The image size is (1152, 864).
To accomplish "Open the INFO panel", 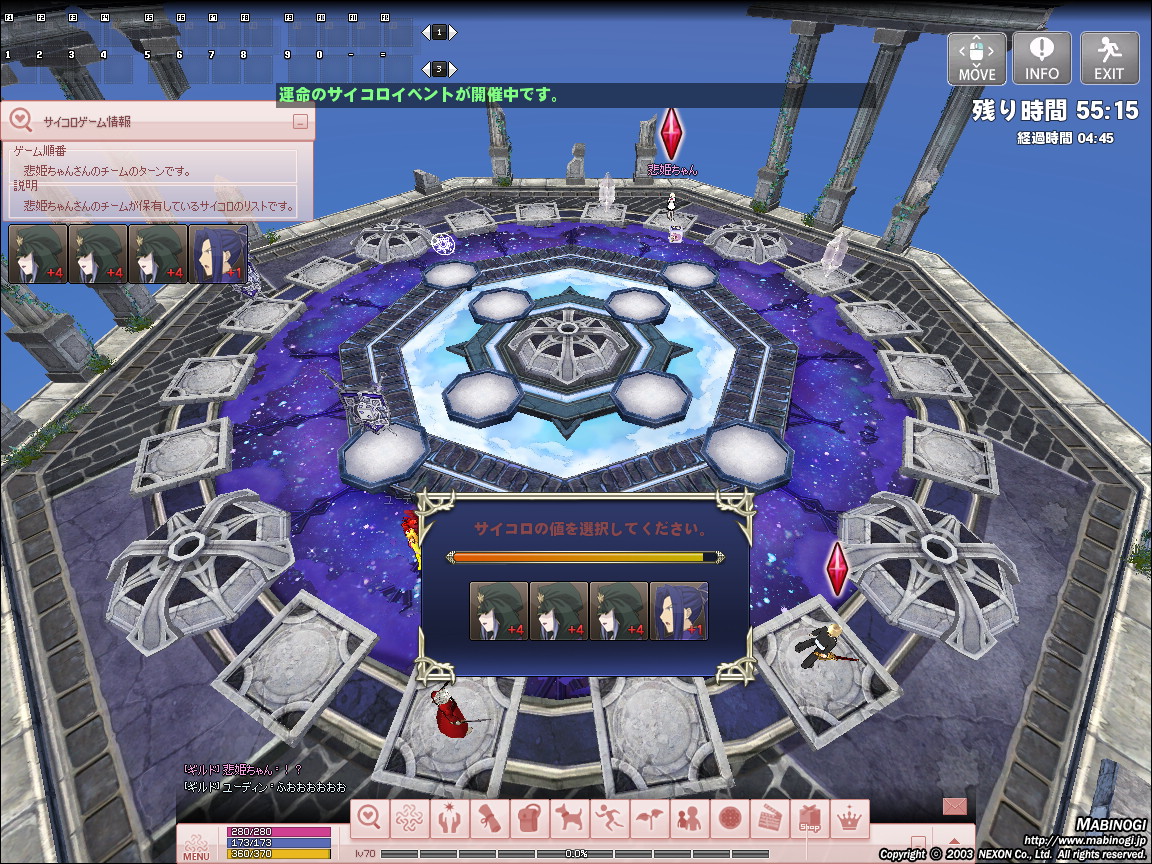I will [1042, 59].
